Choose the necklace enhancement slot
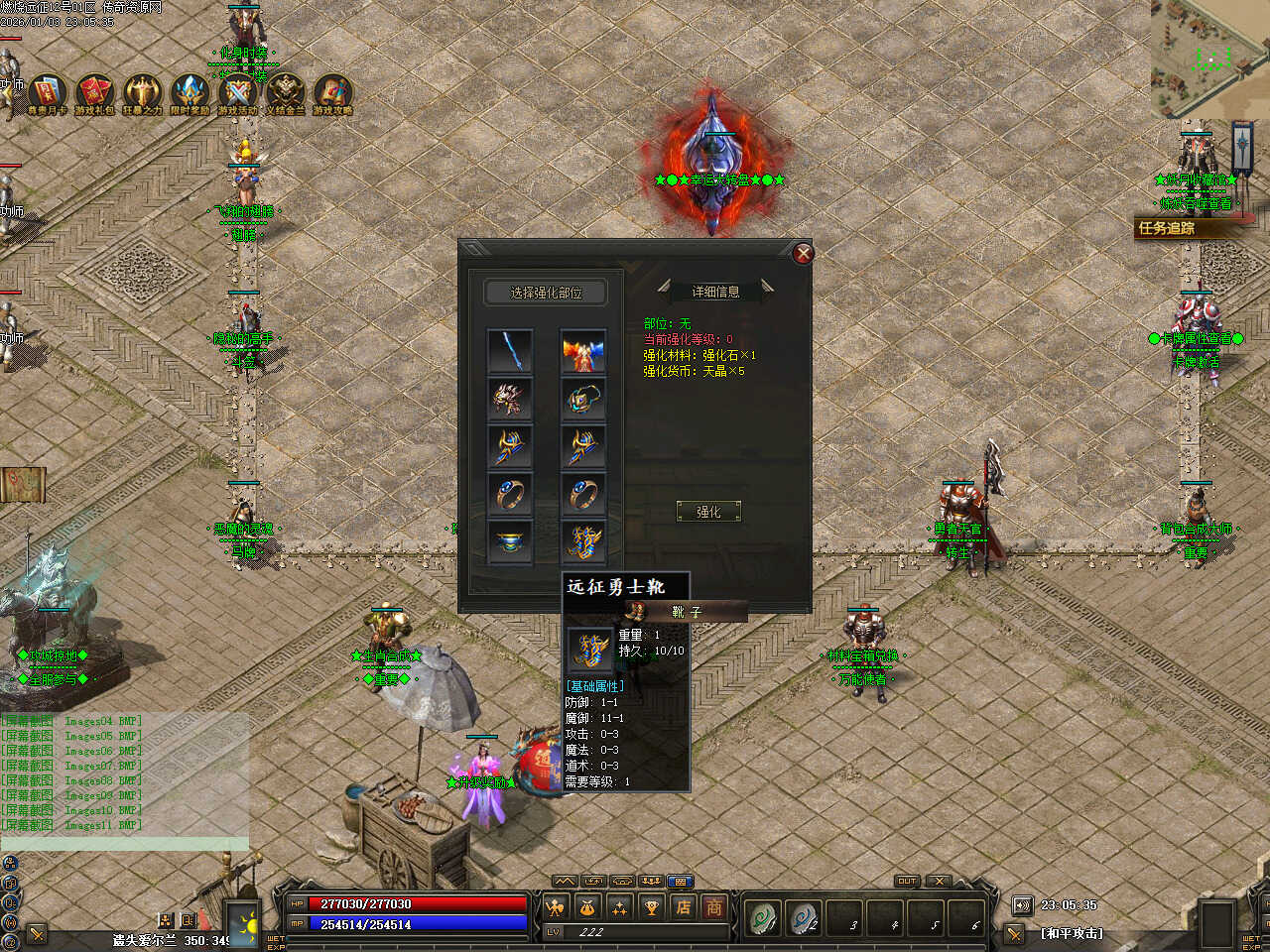This screenshot has width=1270, height=952. coord(582,399)
